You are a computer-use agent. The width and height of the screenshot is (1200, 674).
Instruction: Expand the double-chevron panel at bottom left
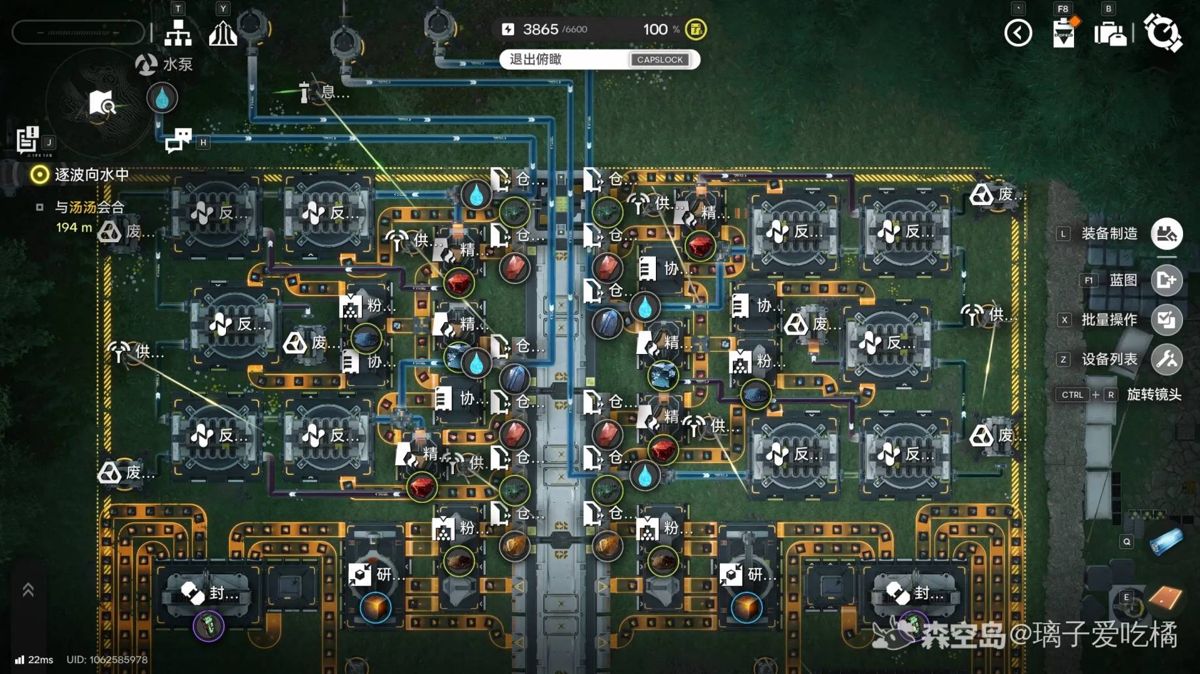pyautogui.click(x=28, y=591)
